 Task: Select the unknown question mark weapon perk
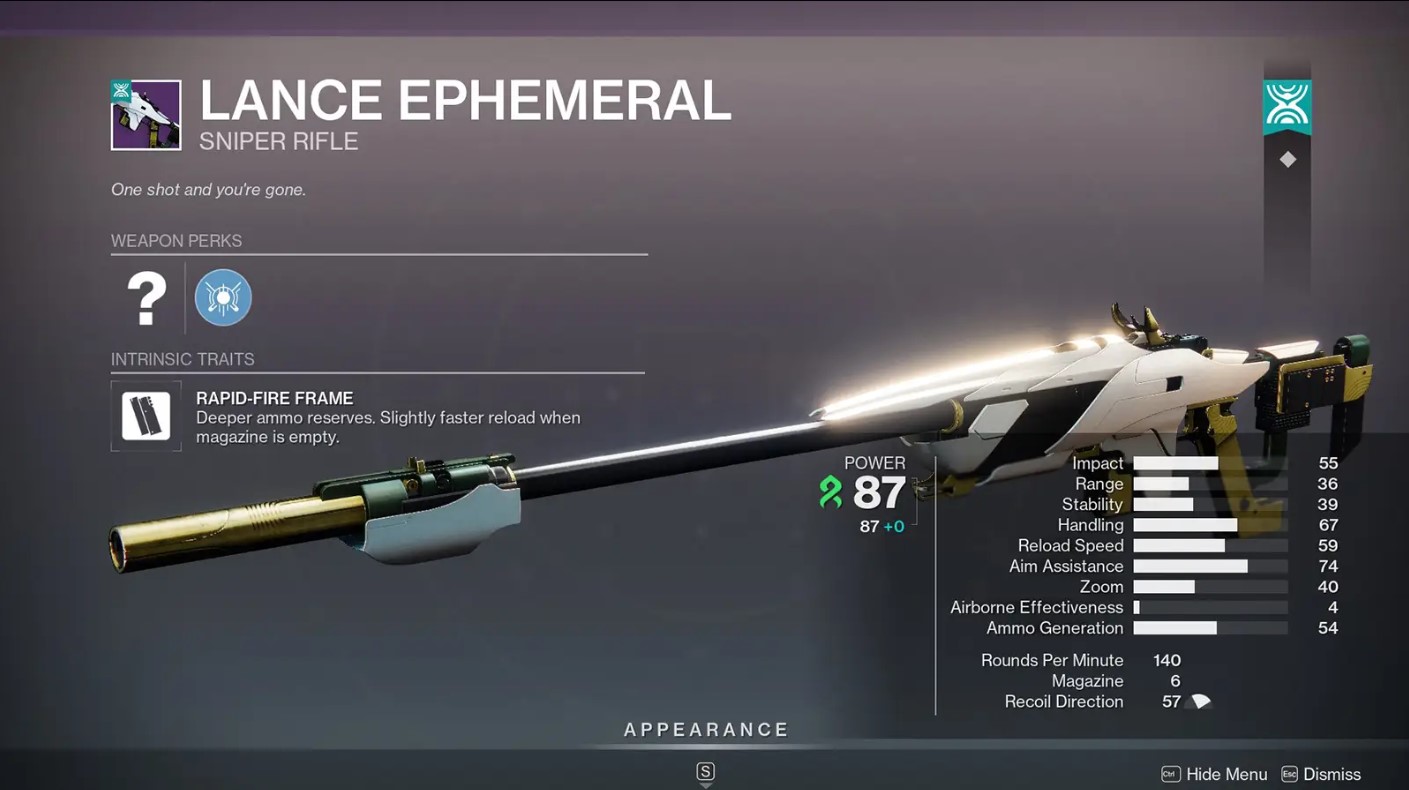click(146, 298)
